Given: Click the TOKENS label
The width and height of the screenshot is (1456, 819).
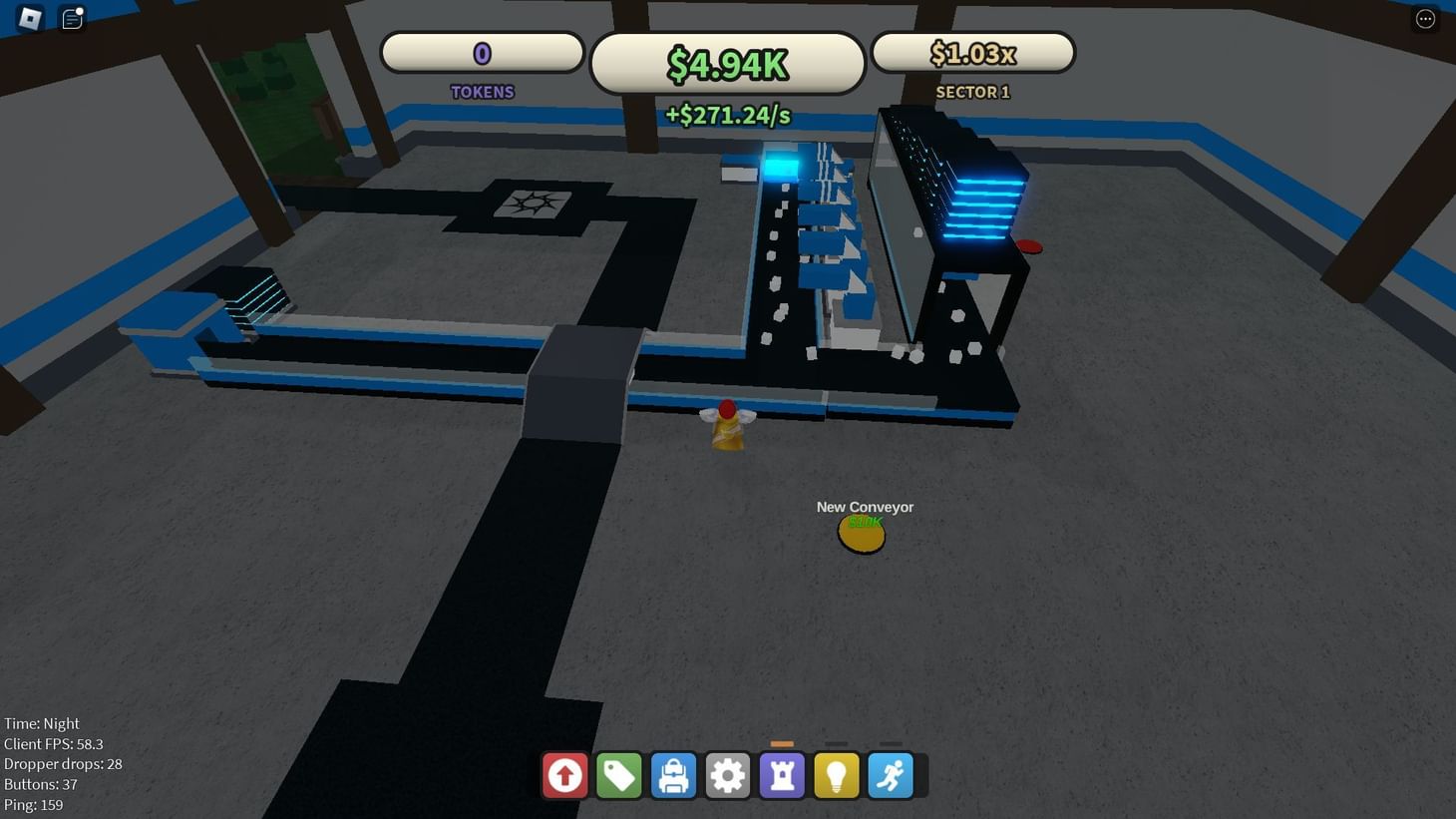Looking at the screenshot, I should pos(482,92).
